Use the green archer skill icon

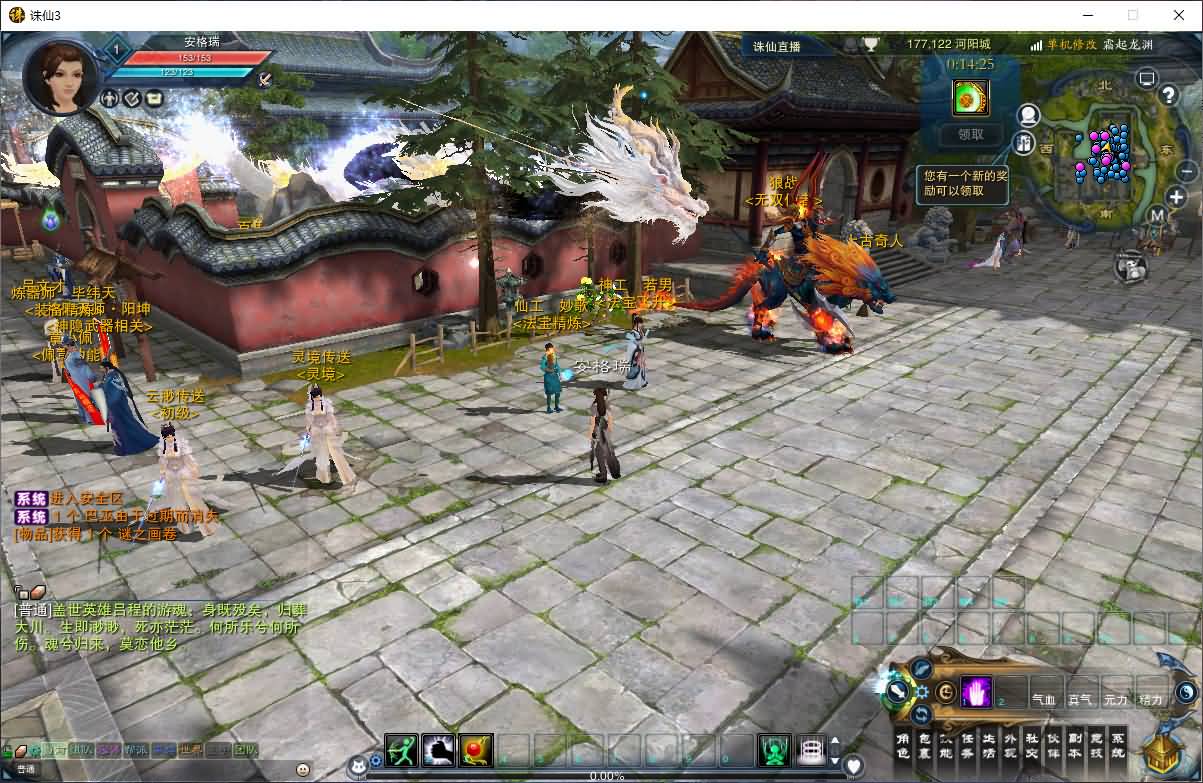tap(401, 749)
